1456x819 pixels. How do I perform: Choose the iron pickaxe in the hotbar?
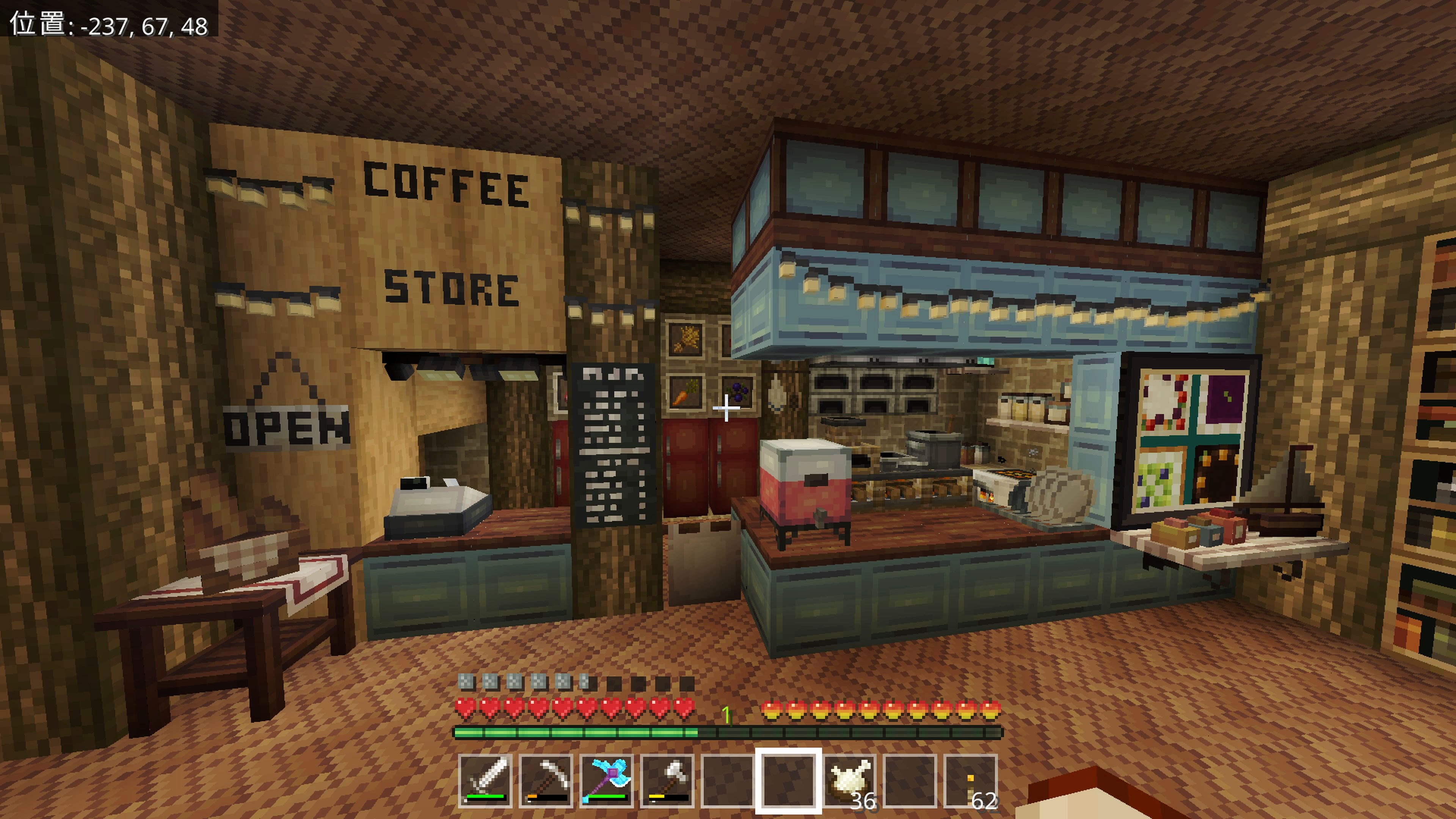[546, 781]
